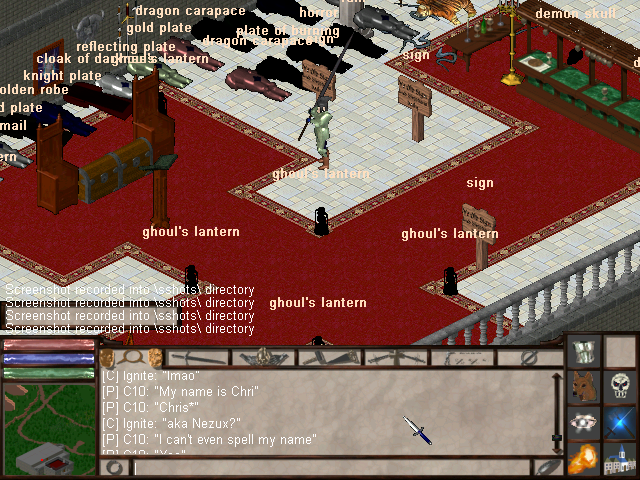Select the armor chestplate icon

coord(584,352)
